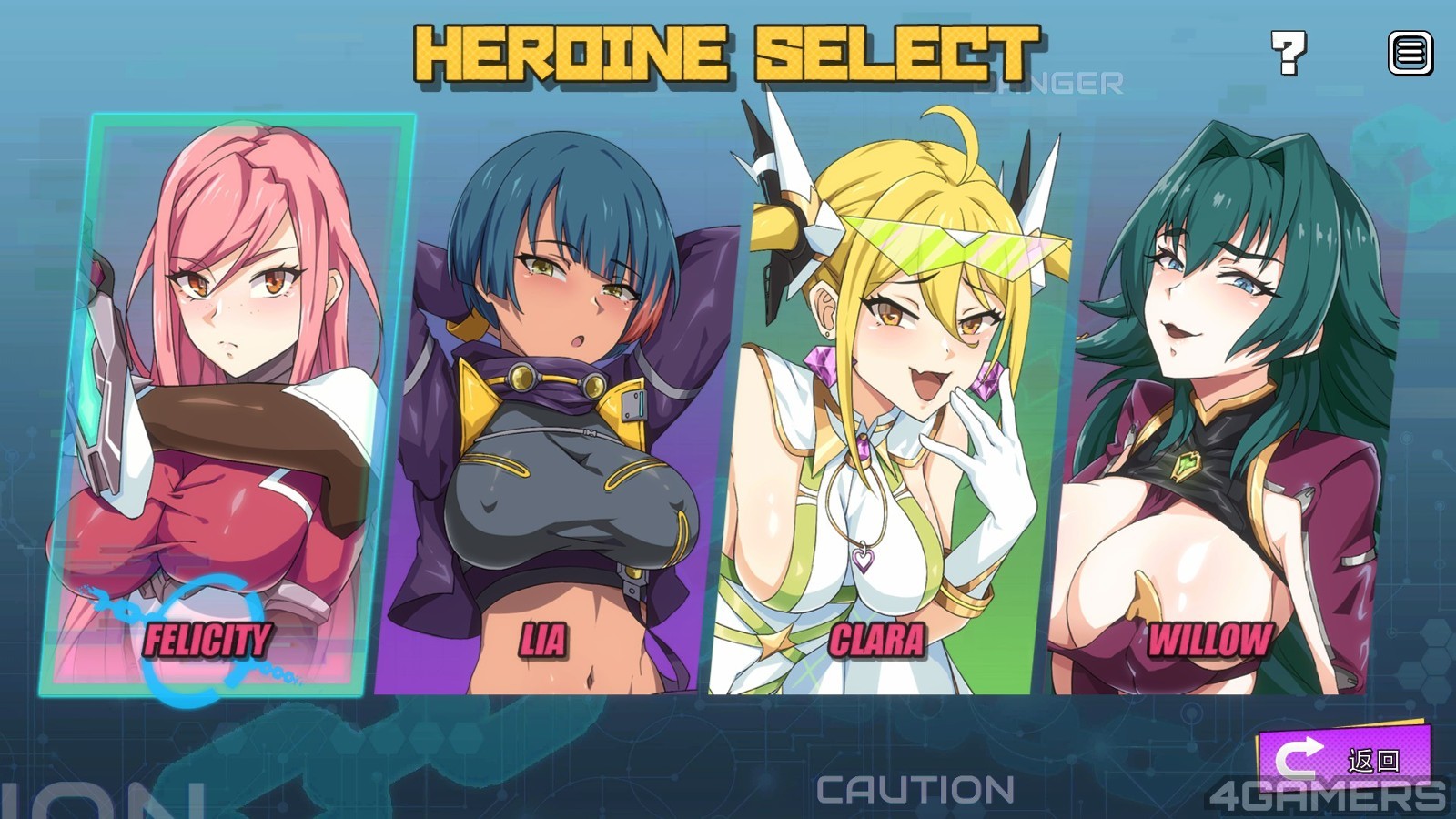Open the question mark help icon
Image resolution: width=1456 pixels, height=819 pixels.
(x=1289, y=53)
